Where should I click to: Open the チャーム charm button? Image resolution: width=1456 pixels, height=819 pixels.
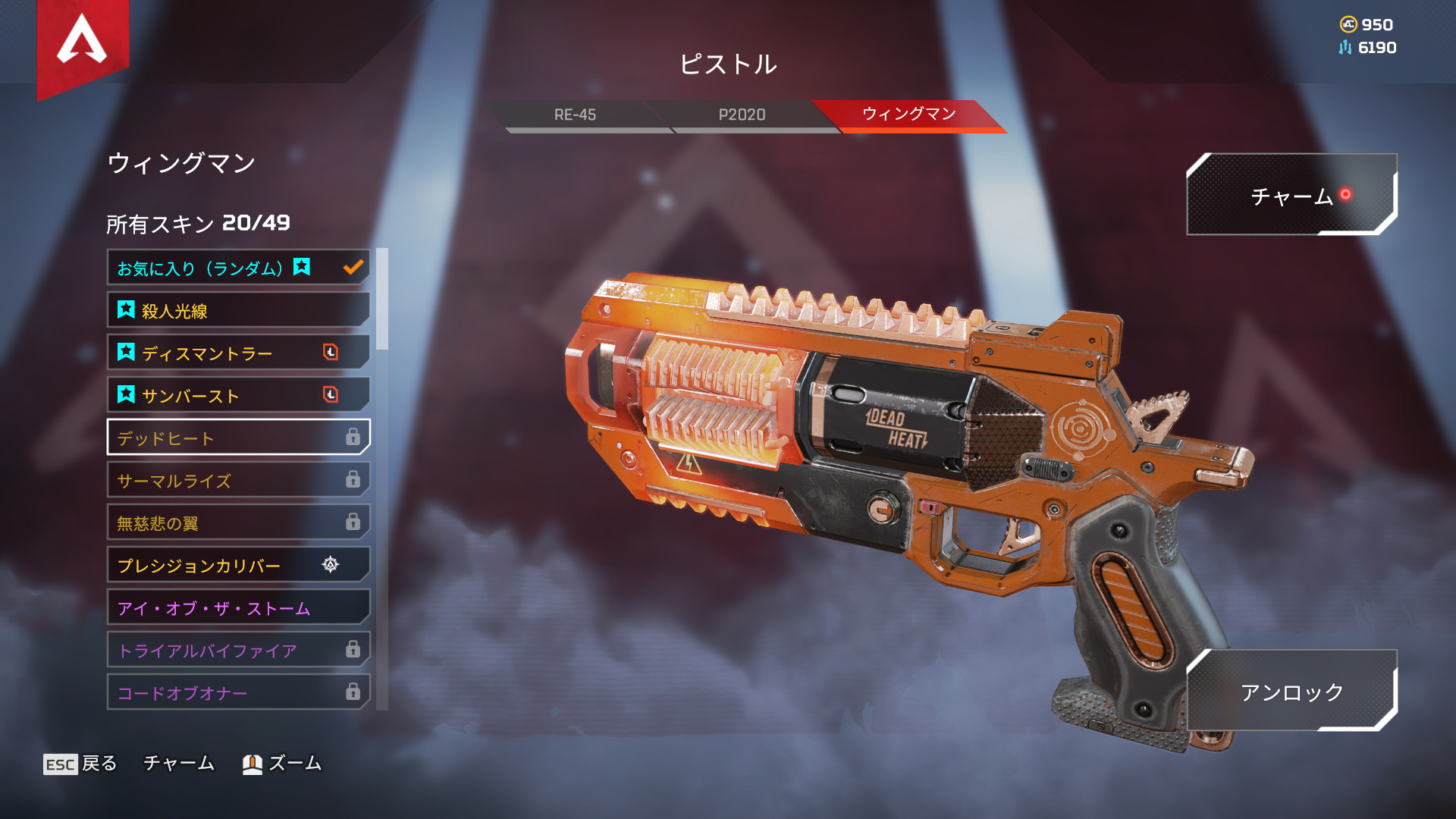point(1291,196)
